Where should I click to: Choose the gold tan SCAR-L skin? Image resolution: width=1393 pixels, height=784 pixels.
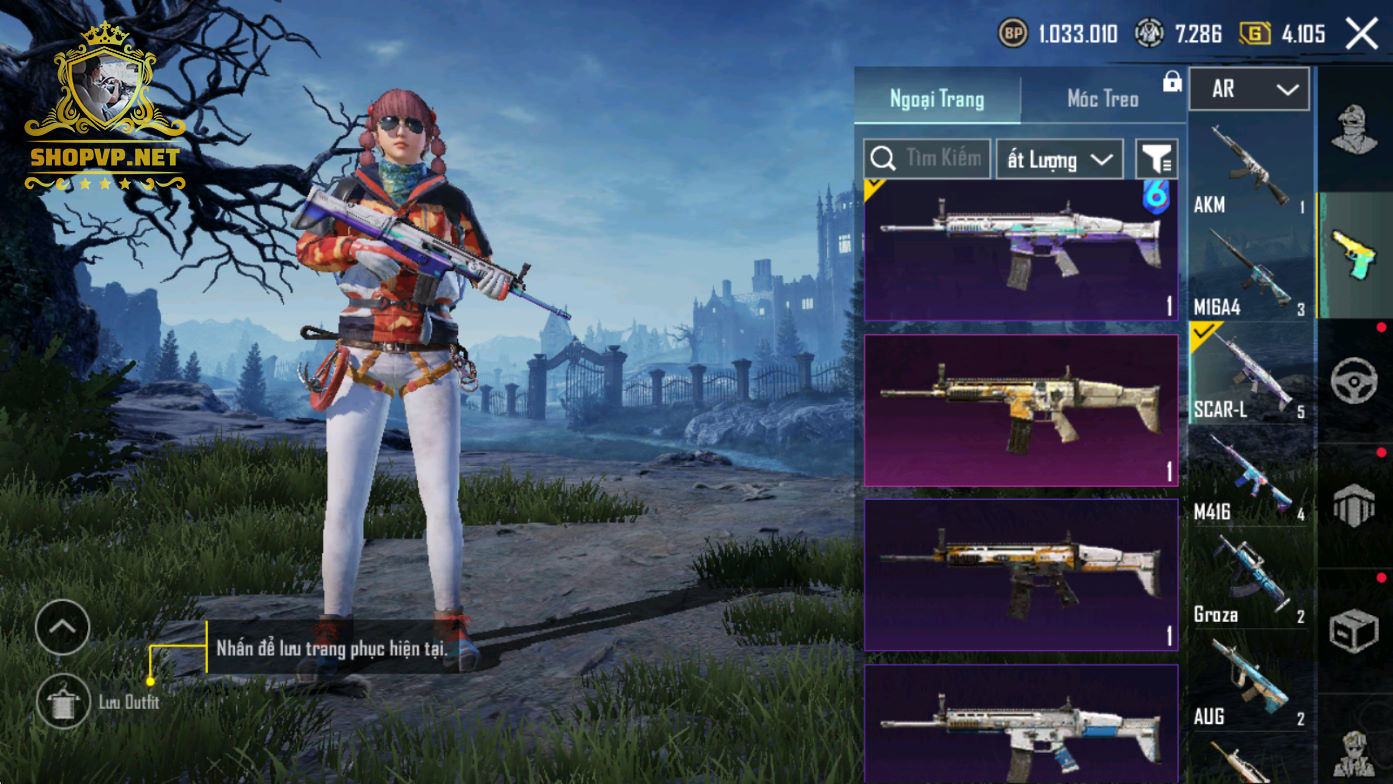click(x=1021, y=410)
